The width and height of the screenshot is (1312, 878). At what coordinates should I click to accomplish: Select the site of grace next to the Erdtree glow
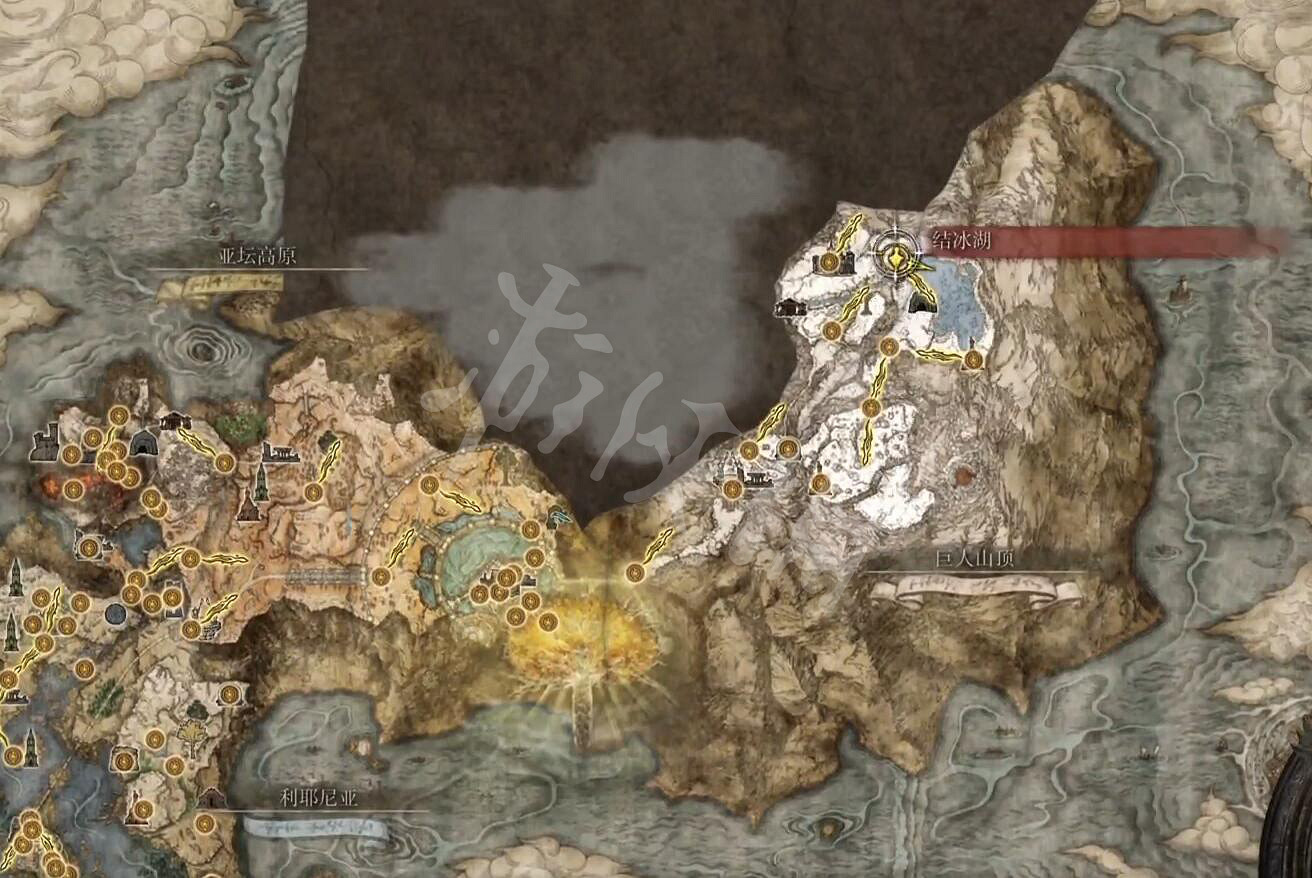coord(548,623)
